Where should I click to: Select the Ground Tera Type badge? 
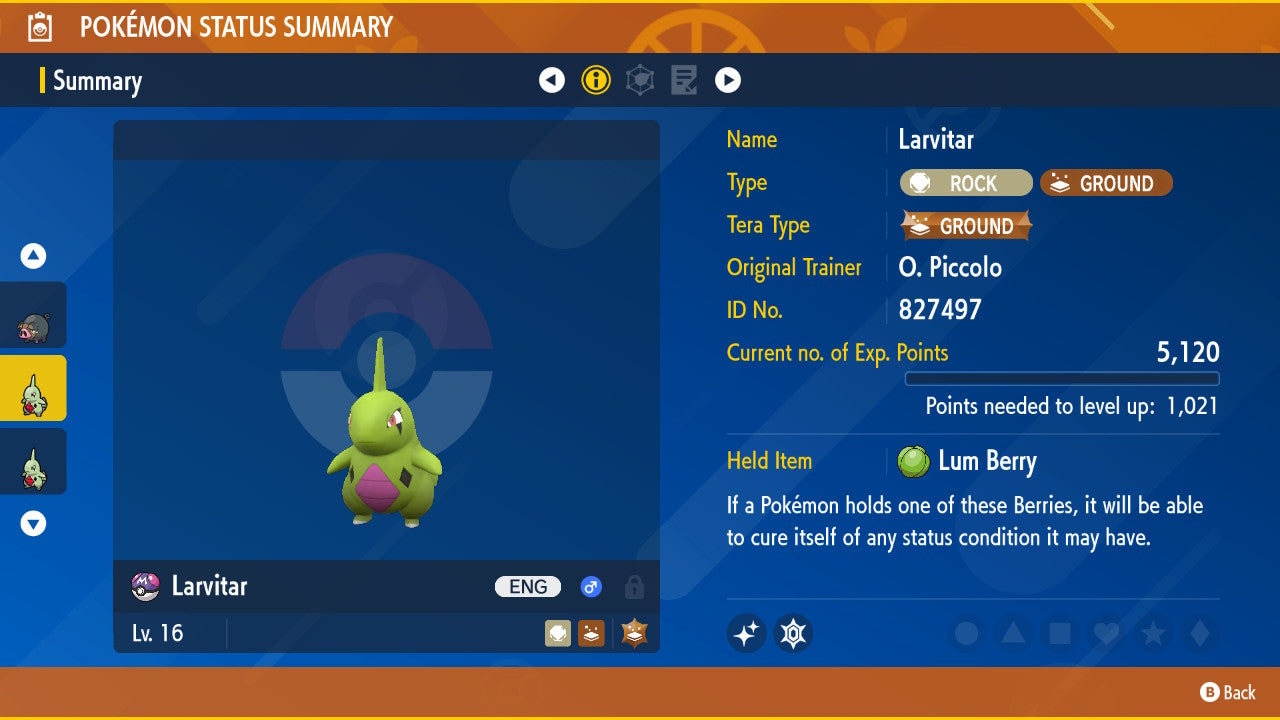tap(966, 226)
